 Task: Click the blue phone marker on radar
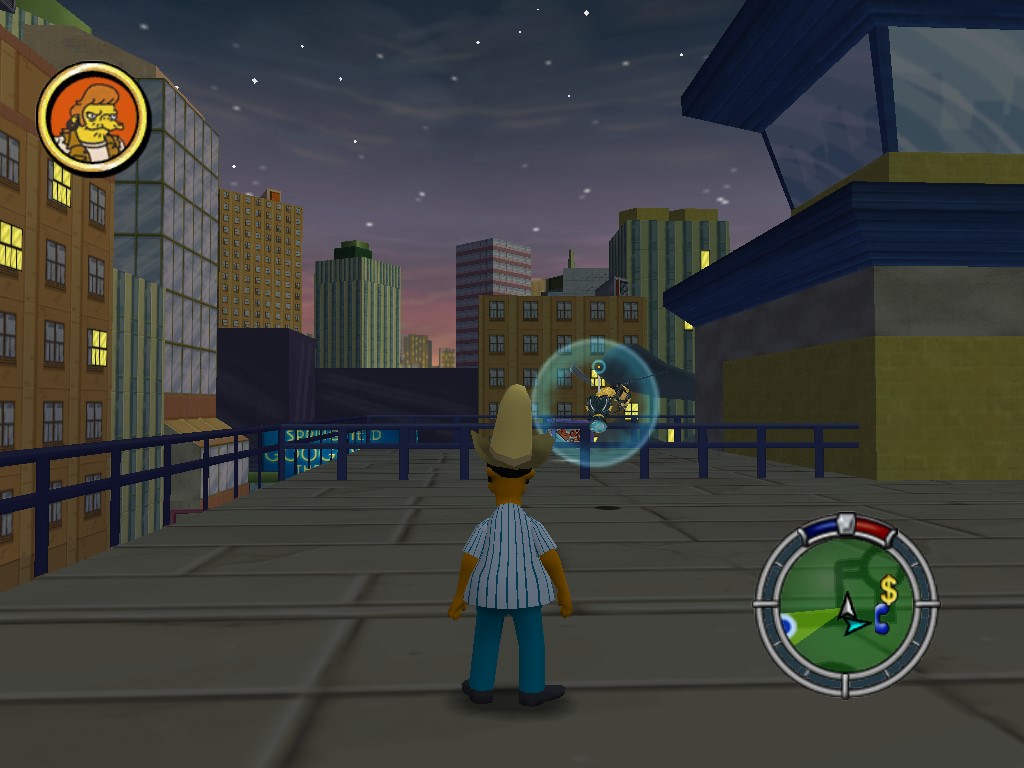[882, 621]
